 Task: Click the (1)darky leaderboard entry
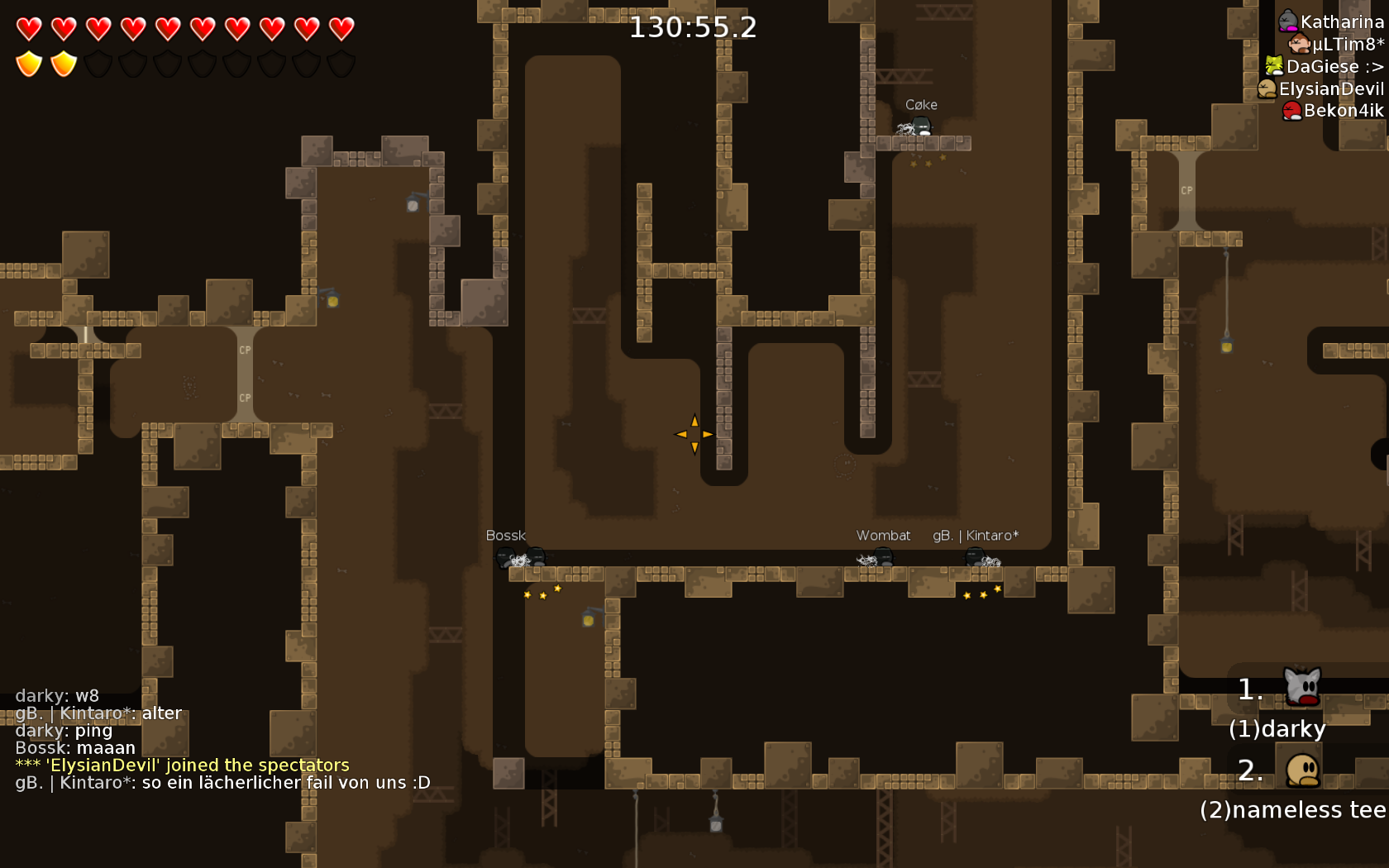(x=1277, y=728)
